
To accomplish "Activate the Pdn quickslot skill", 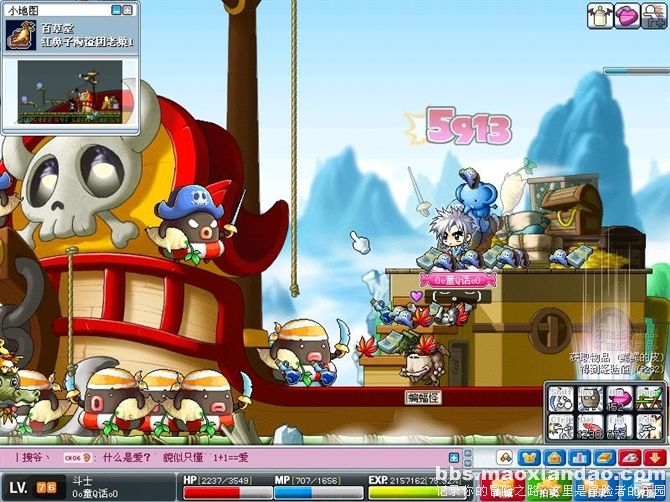I will pos(646,428).
